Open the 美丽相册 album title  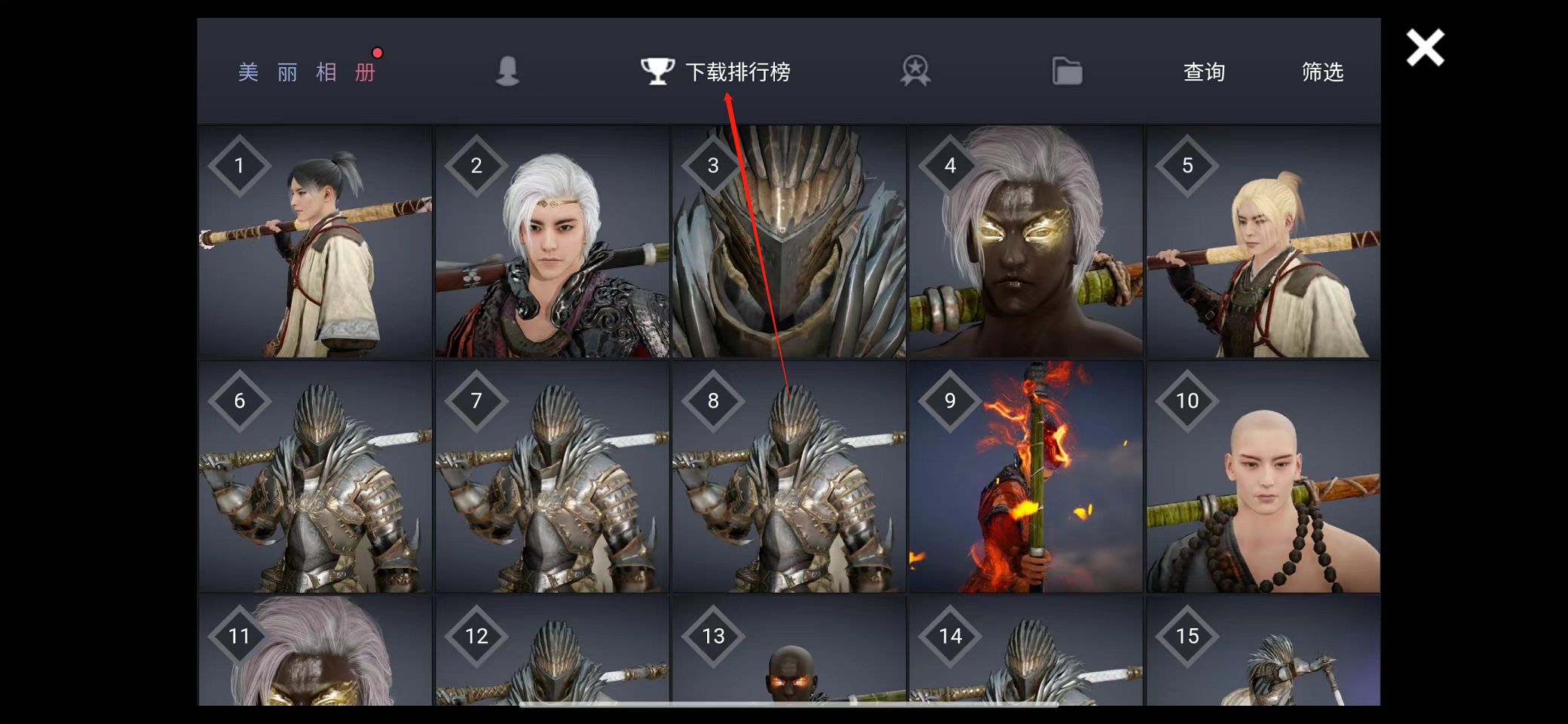(x=307, y=72)
